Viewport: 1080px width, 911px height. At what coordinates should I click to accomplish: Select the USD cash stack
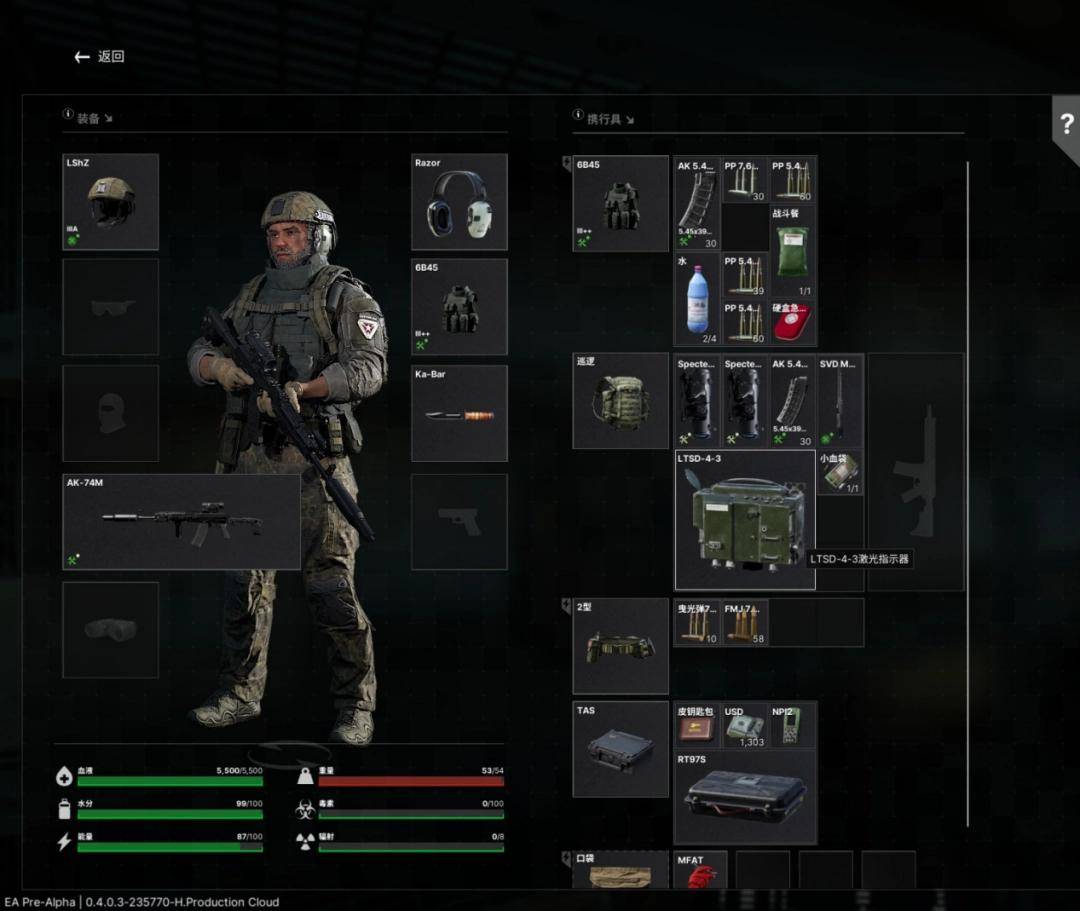(x=745, y=726)
